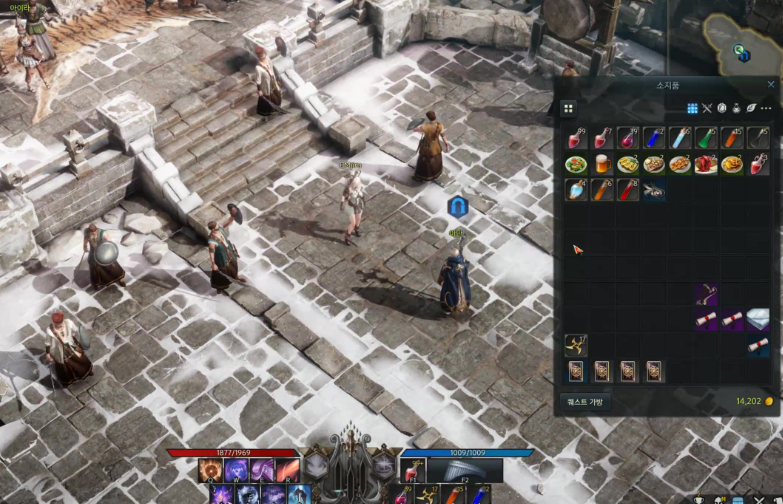Image resolution: width=783 pixels, height=504 pixels.
Task: Use the beer mug item
Action: point(601,164)
